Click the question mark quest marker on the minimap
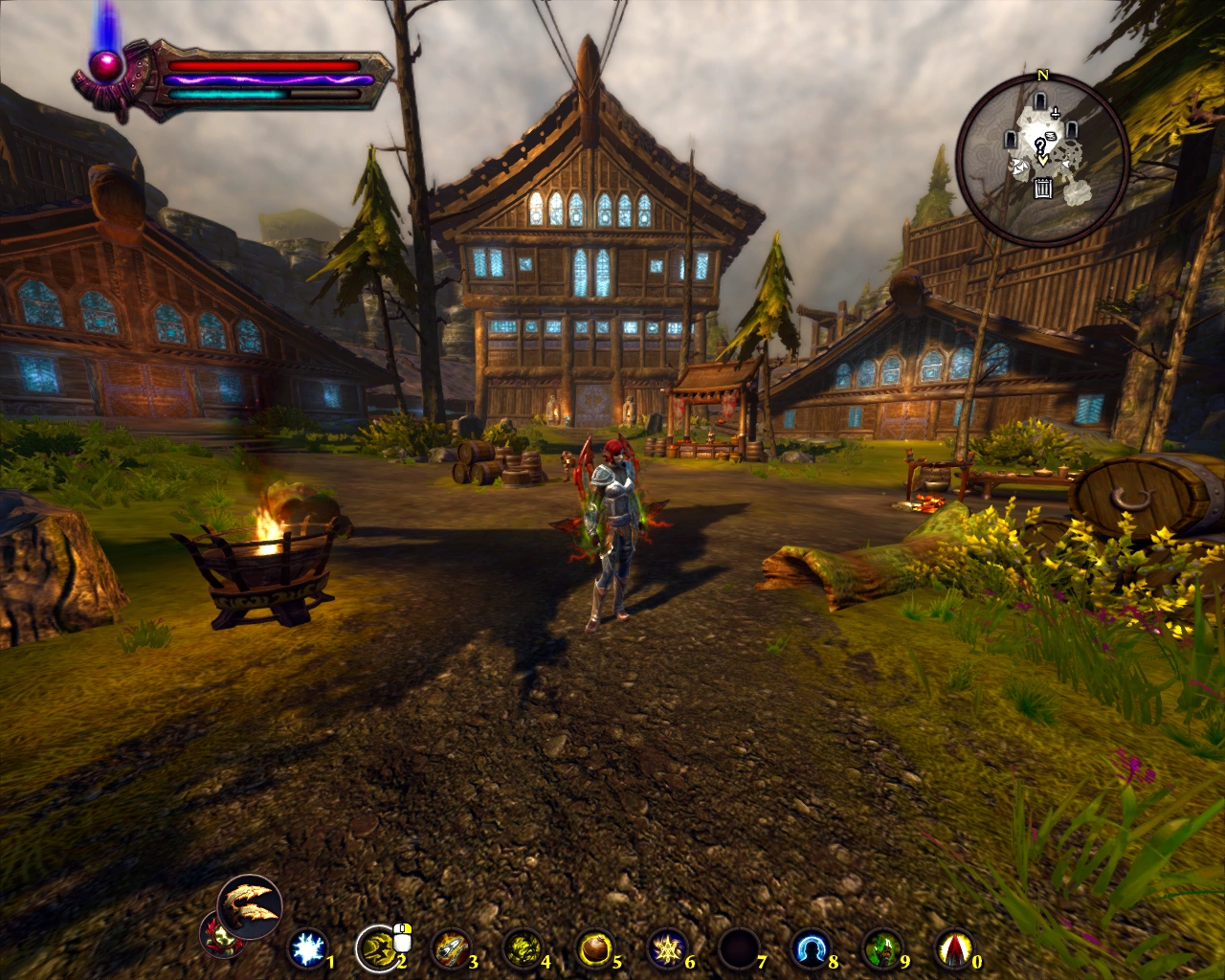 click(1041, 145)
